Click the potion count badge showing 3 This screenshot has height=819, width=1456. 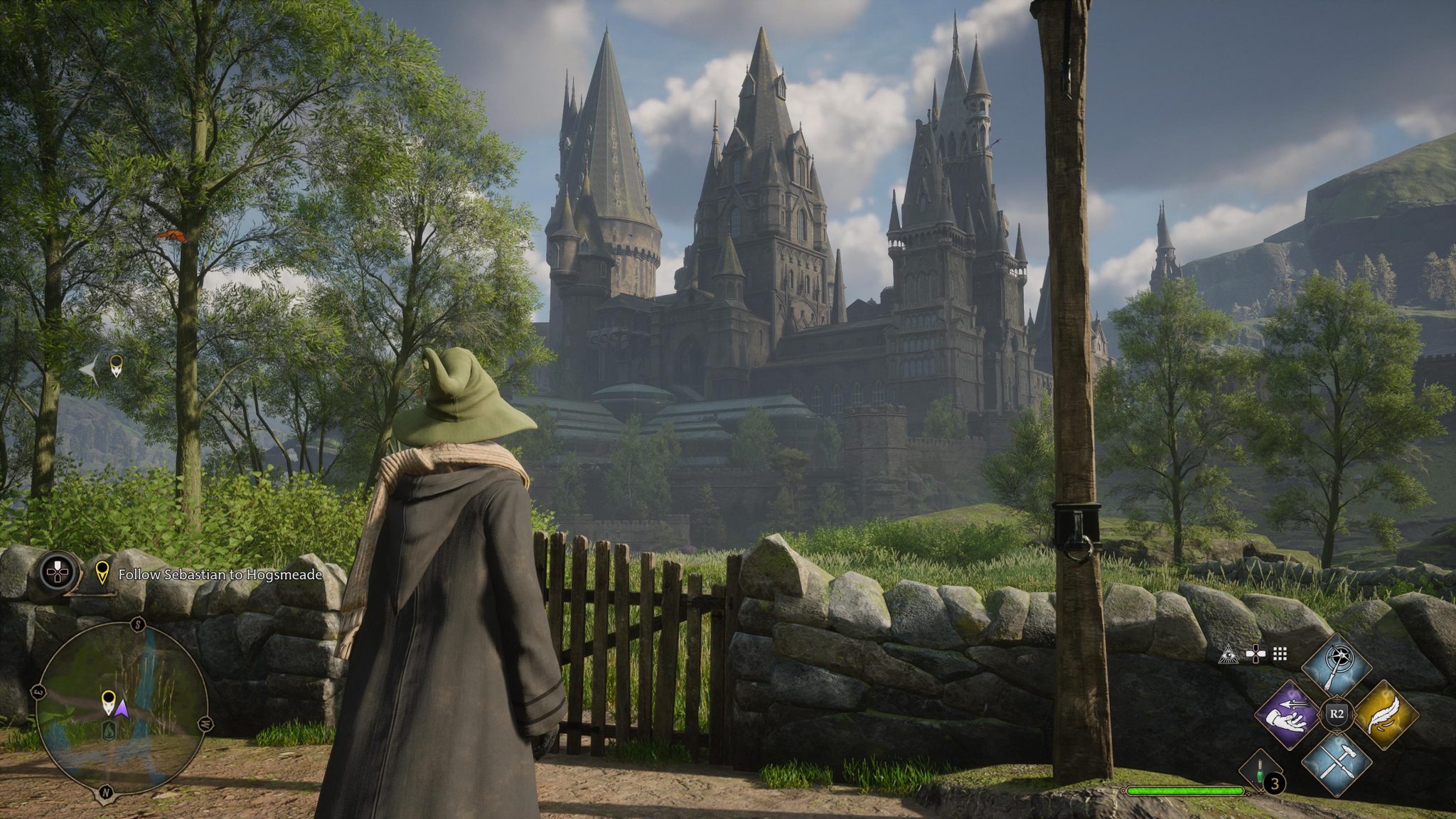[x=1275, y=781]
